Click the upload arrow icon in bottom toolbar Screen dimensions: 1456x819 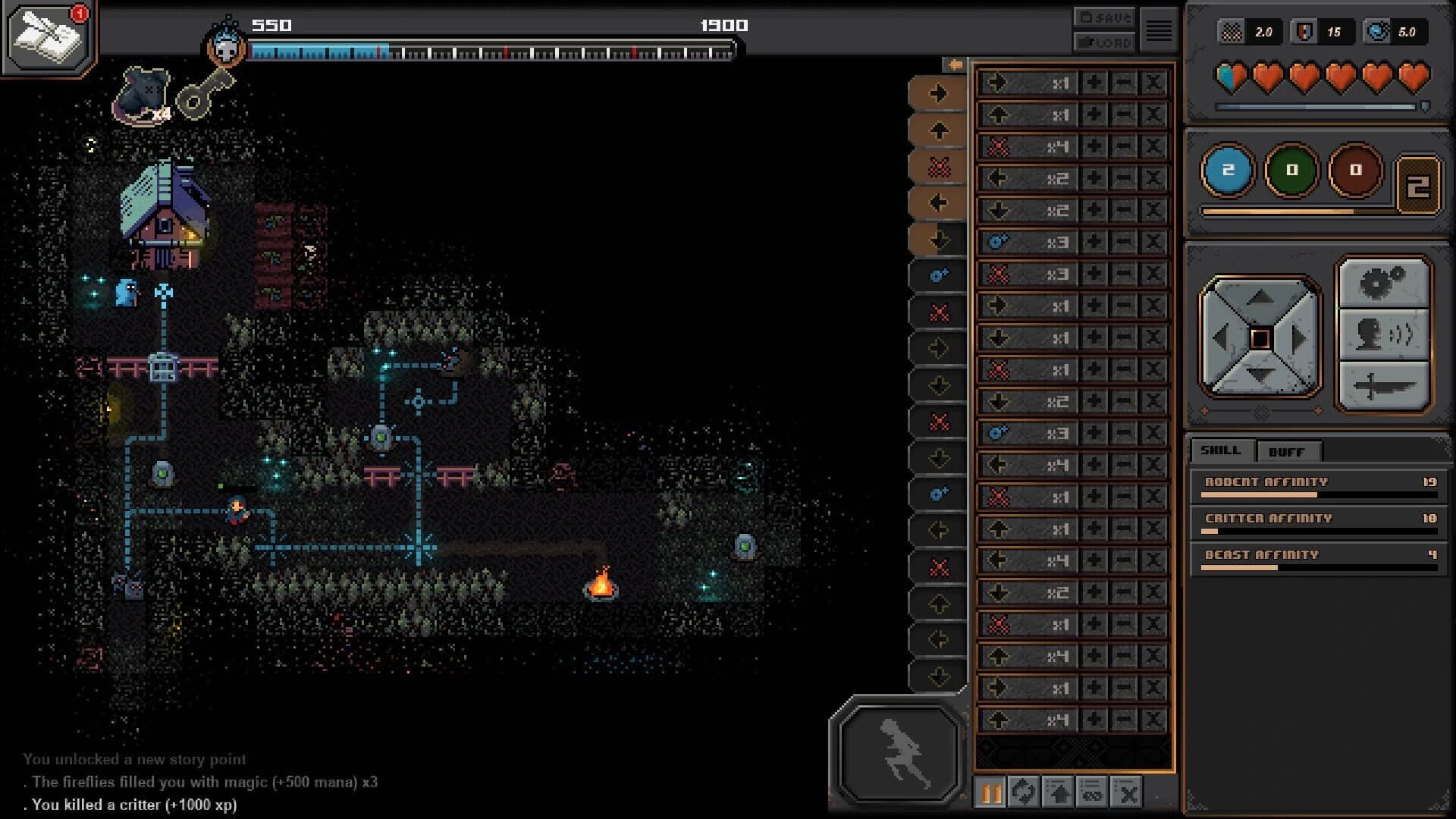[1059, 793]
